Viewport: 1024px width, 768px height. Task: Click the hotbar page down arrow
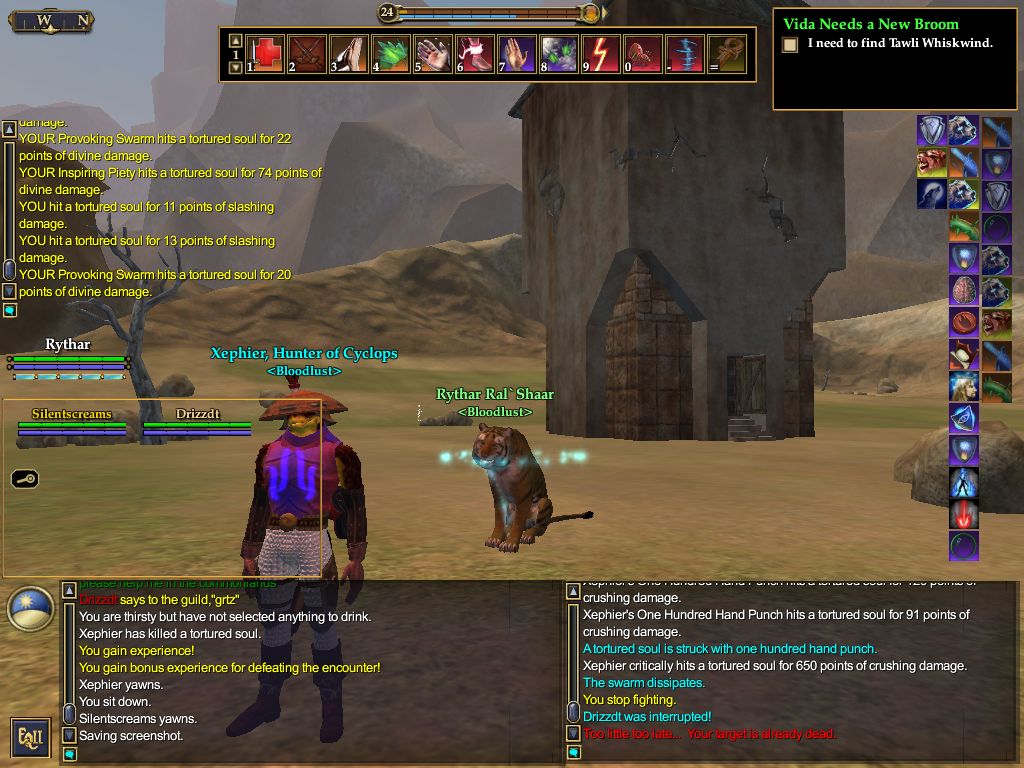[x=235, y=68]
